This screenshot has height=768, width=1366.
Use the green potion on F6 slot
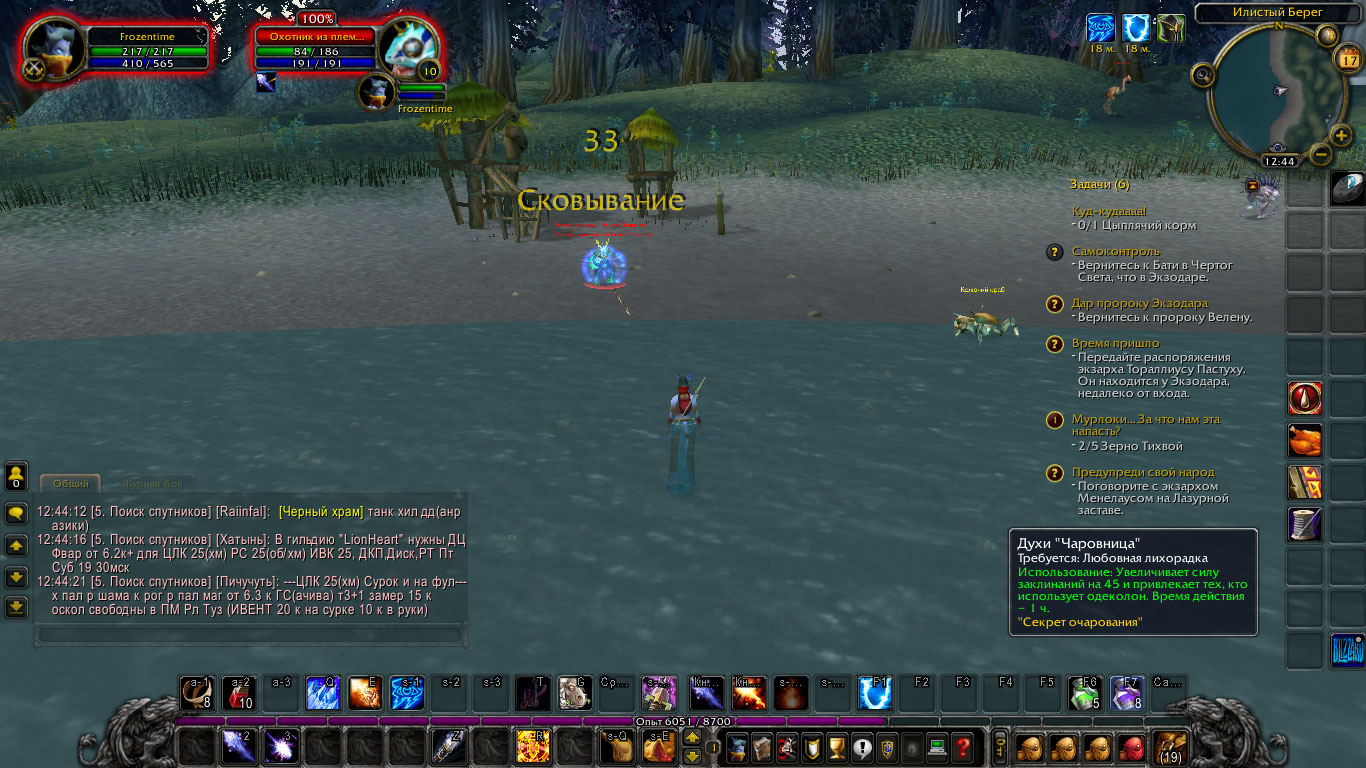1084,693
